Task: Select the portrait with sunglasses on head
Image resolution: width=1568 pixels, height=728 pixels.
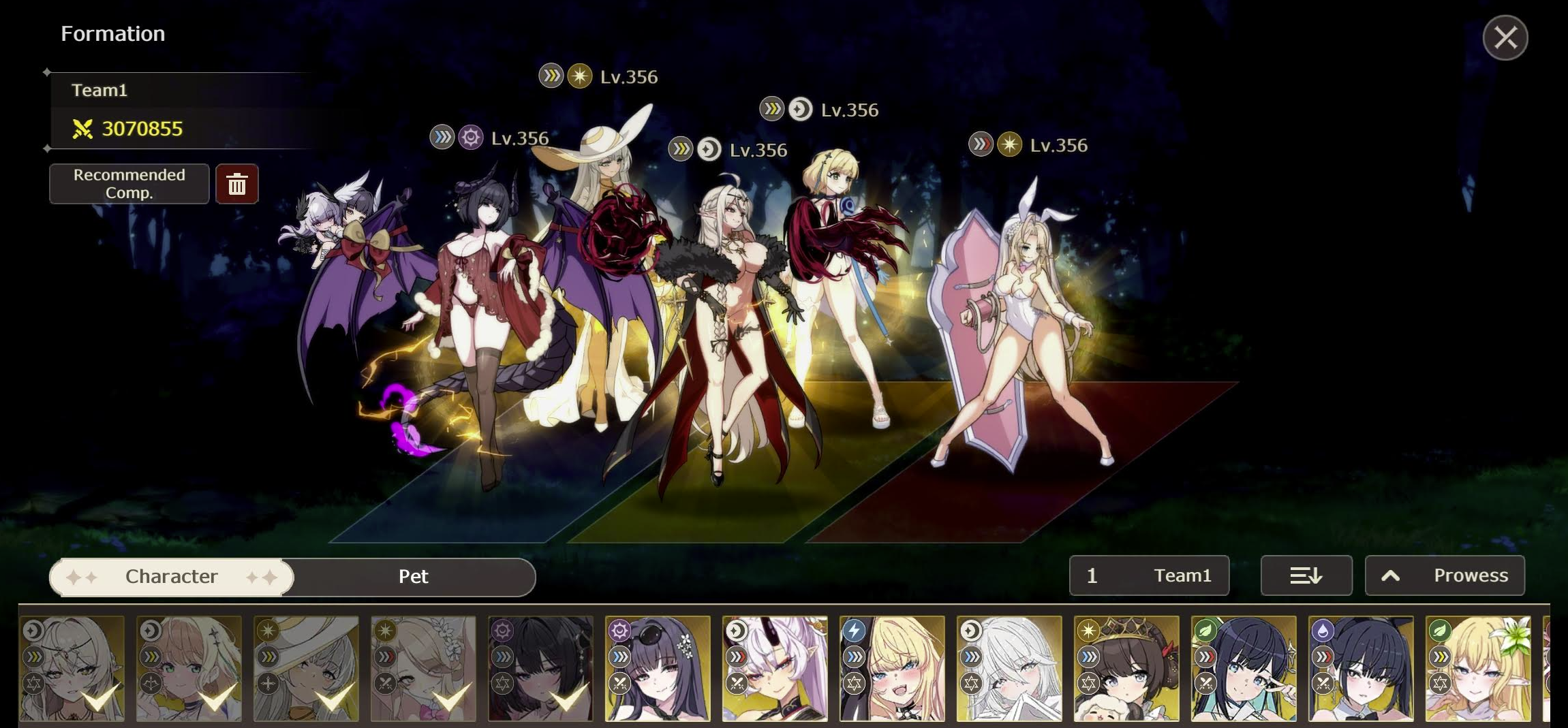Action: [658, 669]
